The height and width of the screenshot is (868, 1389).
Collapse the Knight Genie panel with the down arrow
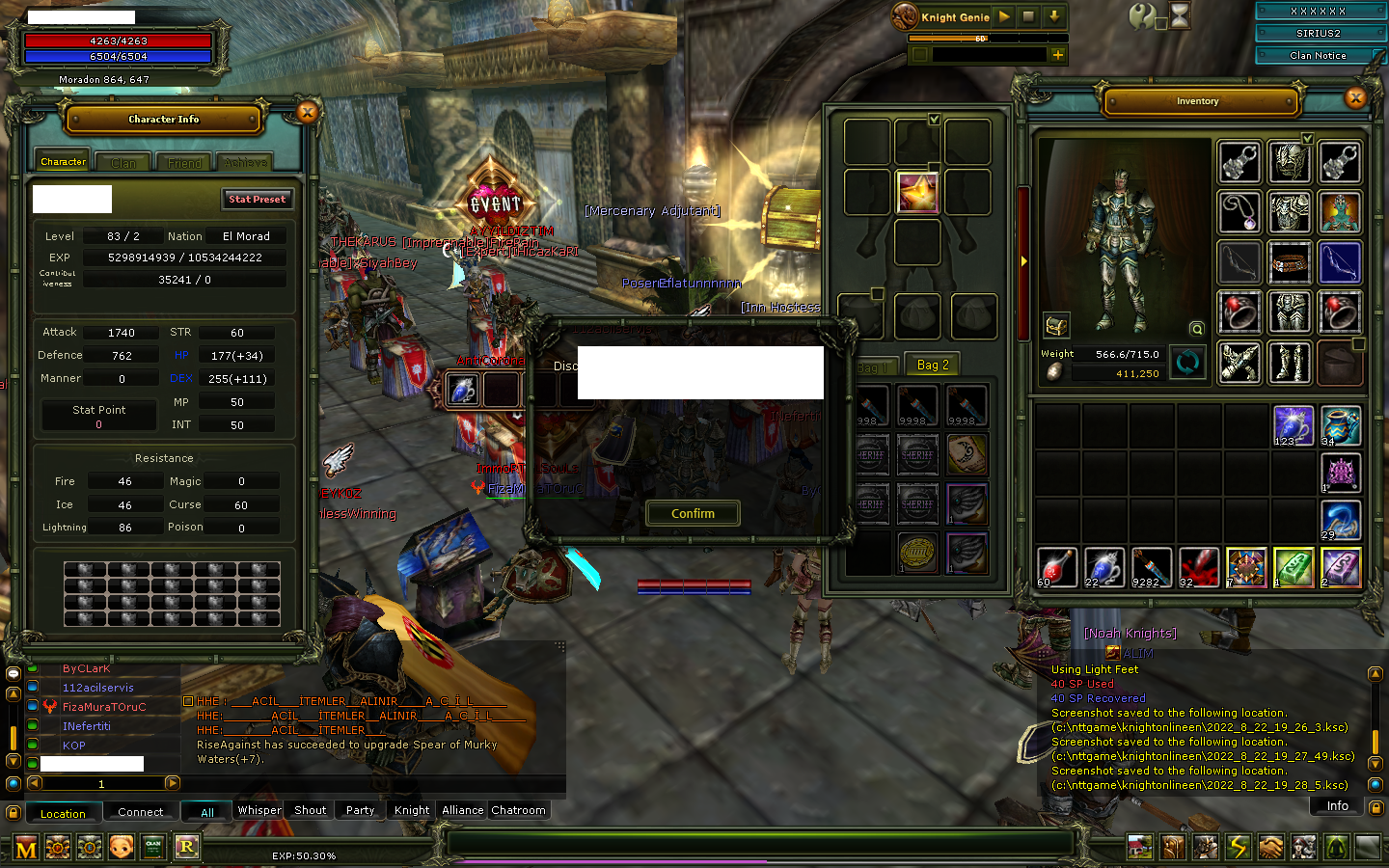click(x=1054, y=16)
